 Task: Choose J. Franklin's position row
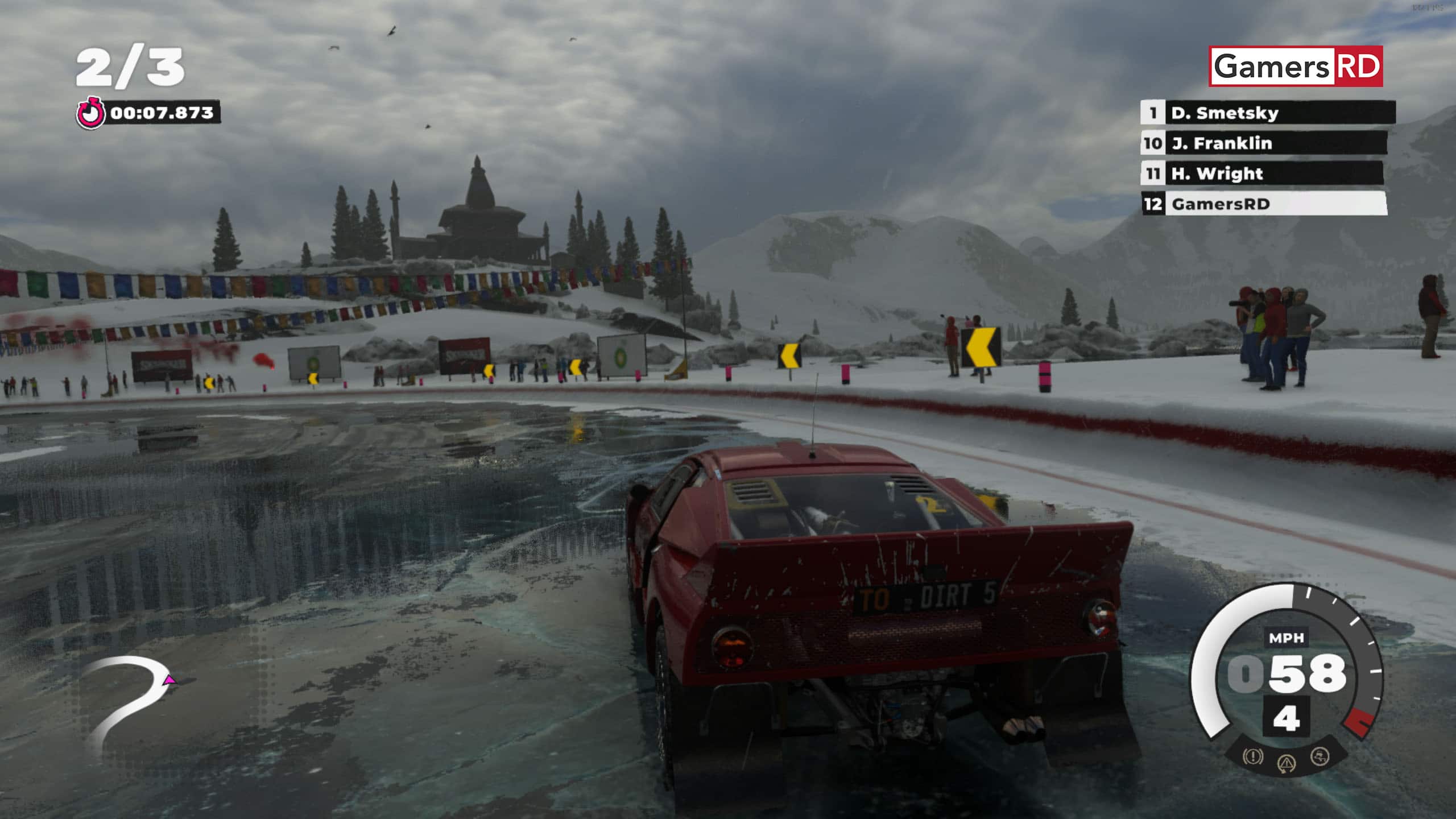coord(1264,143)
